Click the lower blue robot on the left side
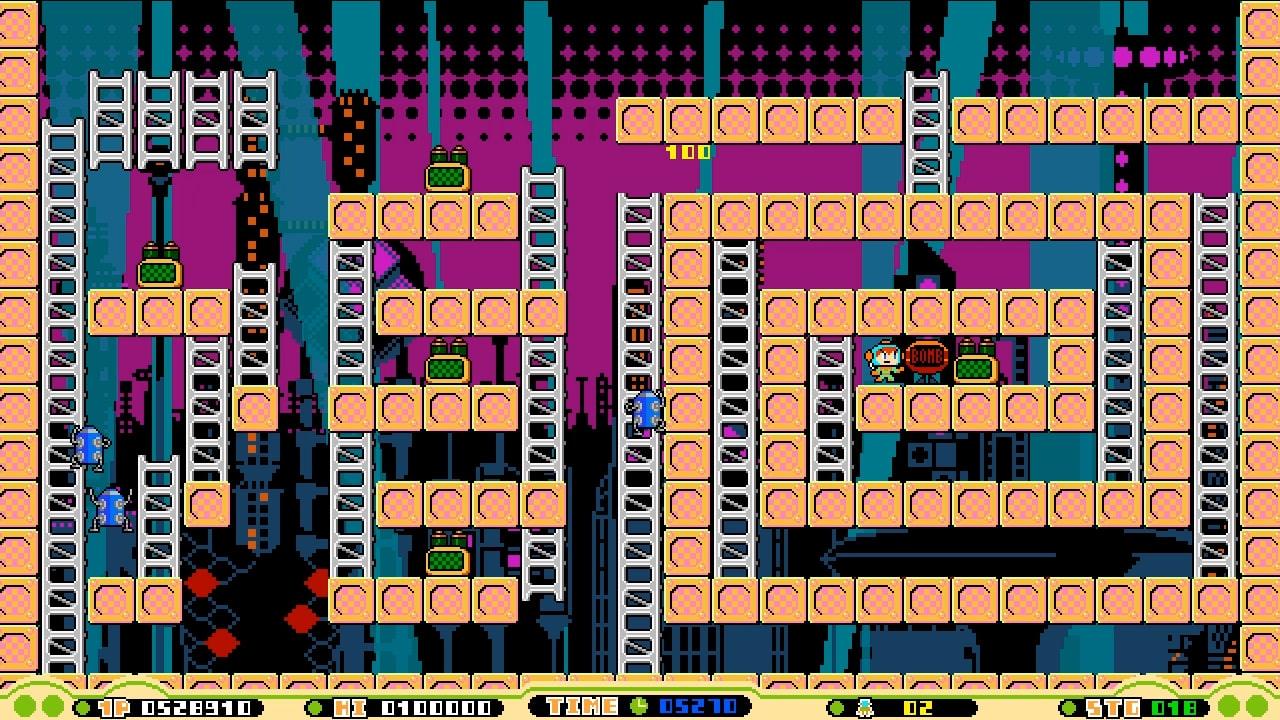This screenshot has height=720, width=1280. pyautogui.click(x=113, y=508)
